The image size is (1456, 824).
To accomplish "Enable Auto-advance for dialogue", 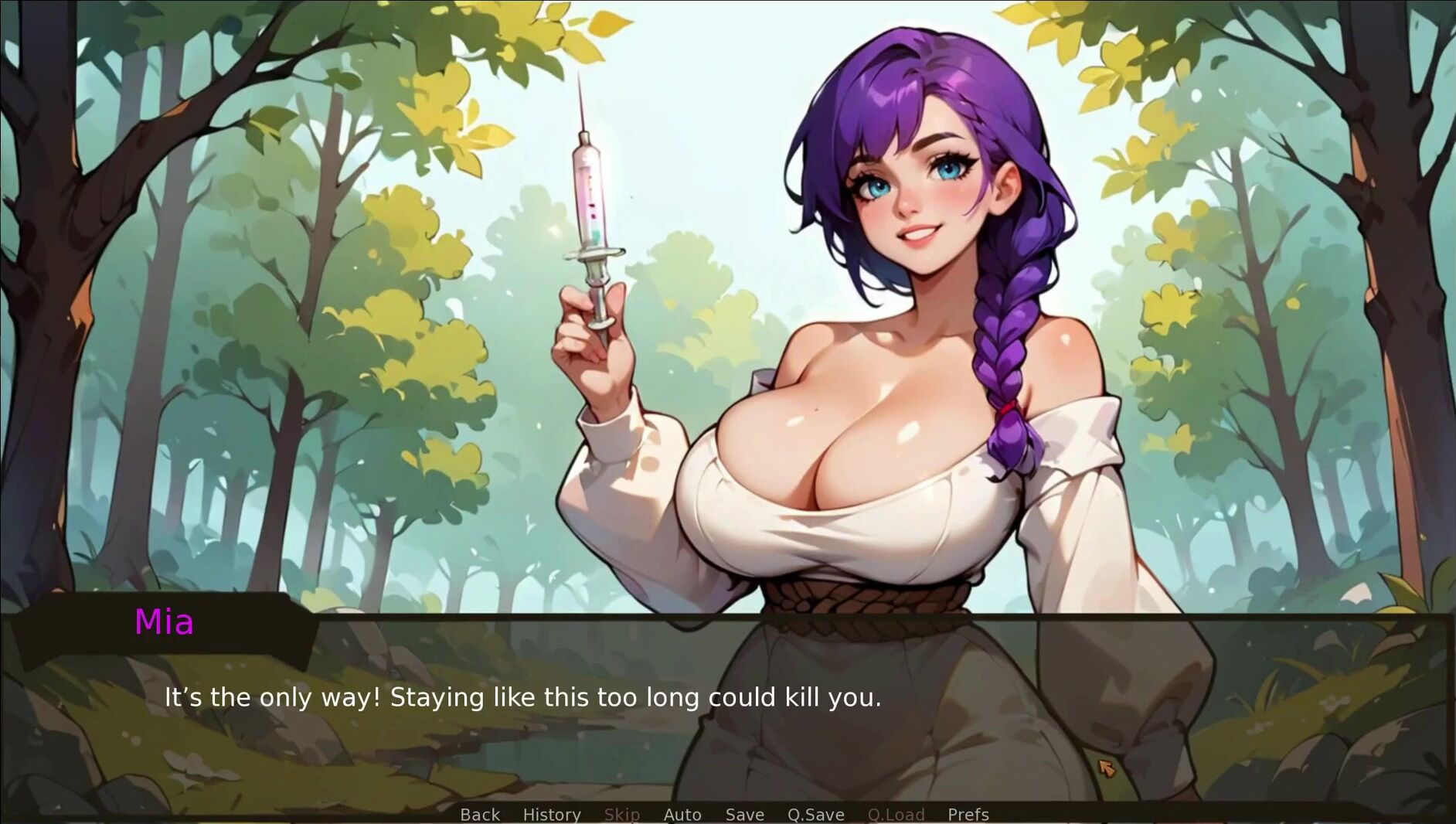I will pyautogui.click(x=682, y=815).
